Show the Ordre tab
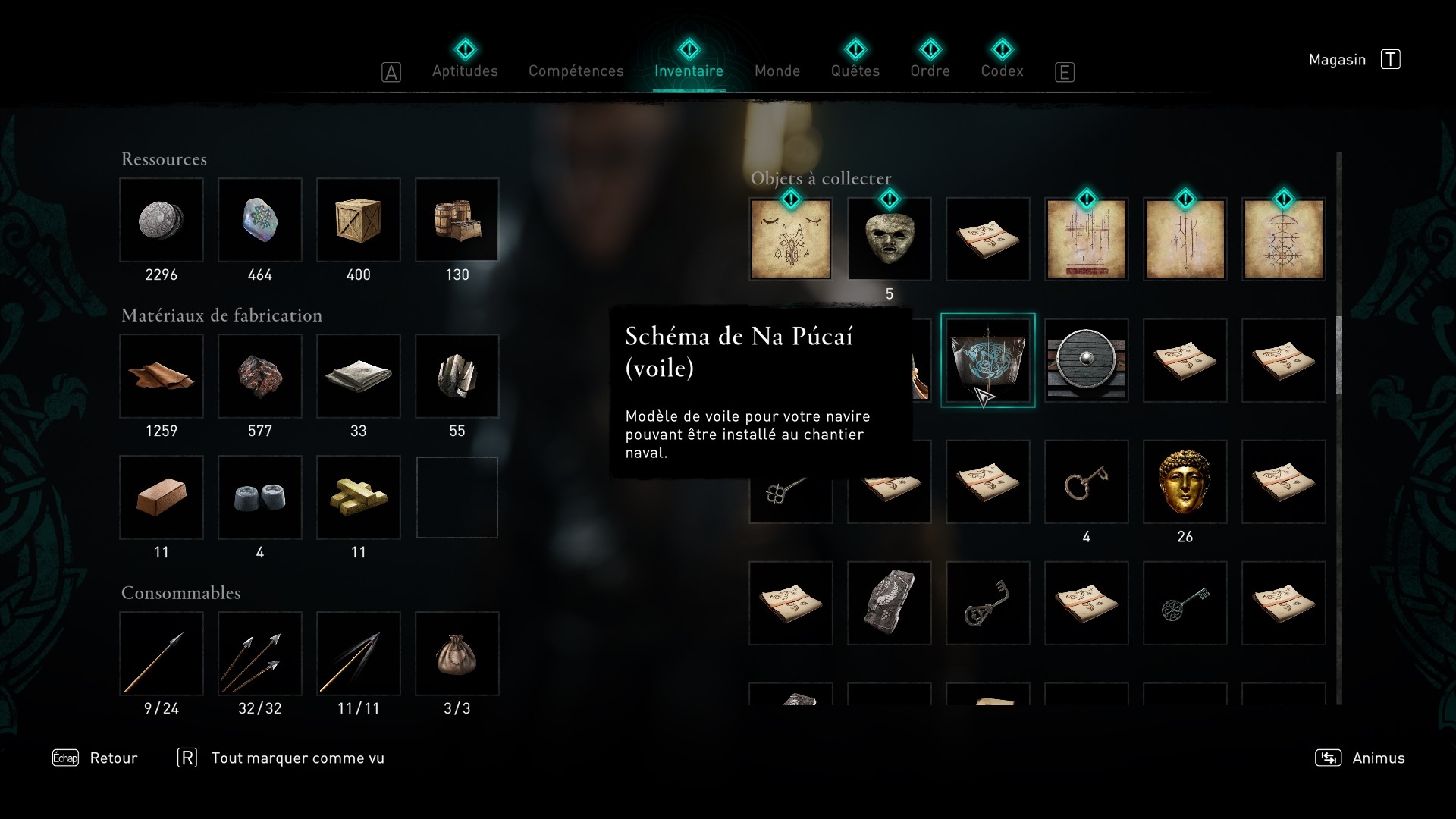The height and width of the screenshot is (819, 1456). (x=930, y=71)
